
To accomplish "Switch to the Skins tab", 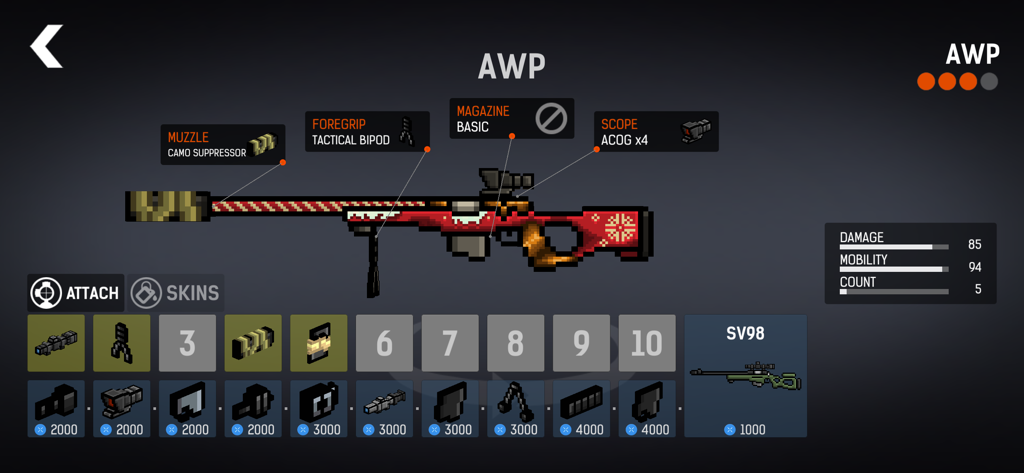I will click(176, 293).
